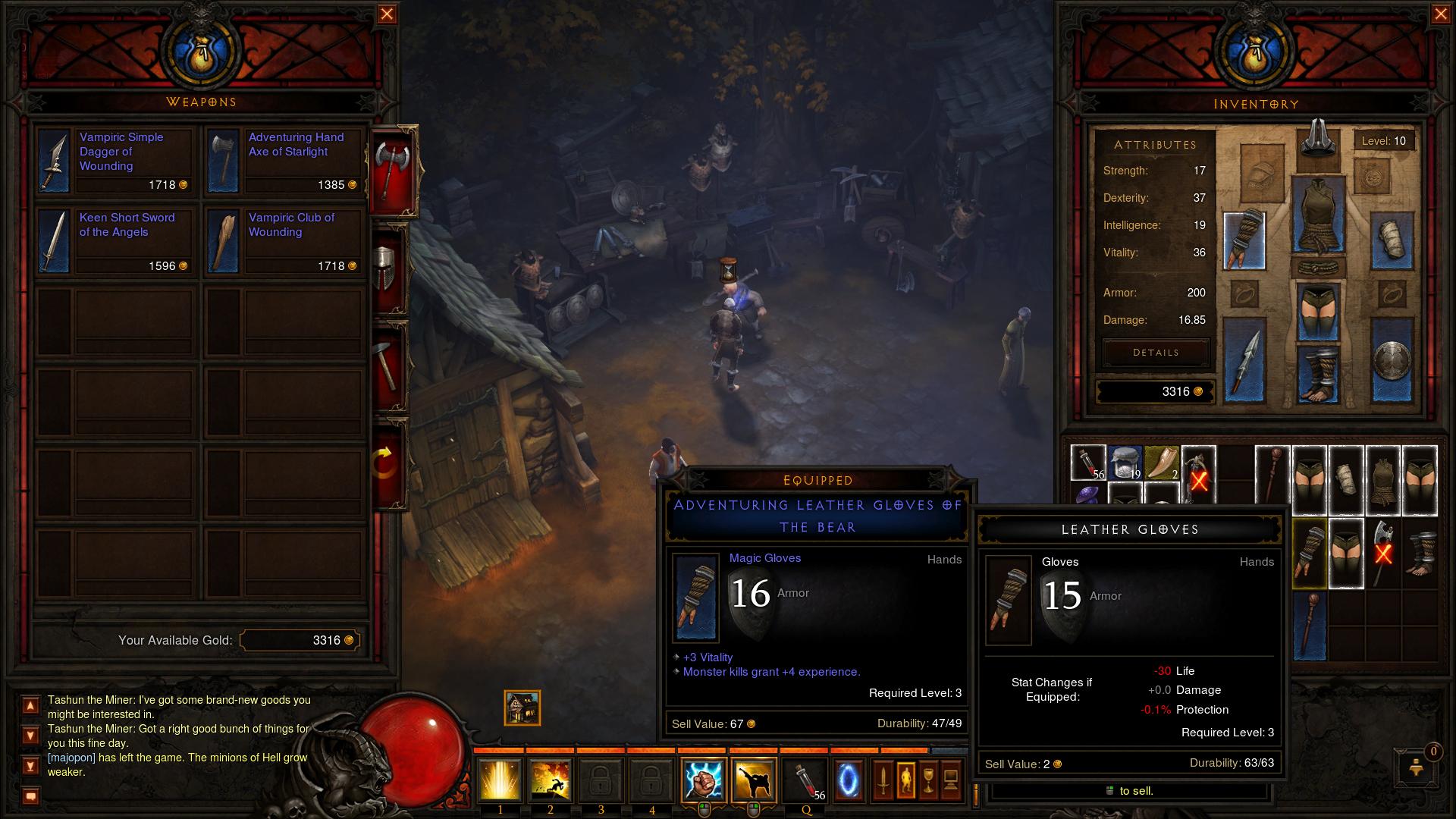Select the equipped leather gloves slot
Image resolution: width=1456 pixels, height=819 pixels.
[1244, 240]
